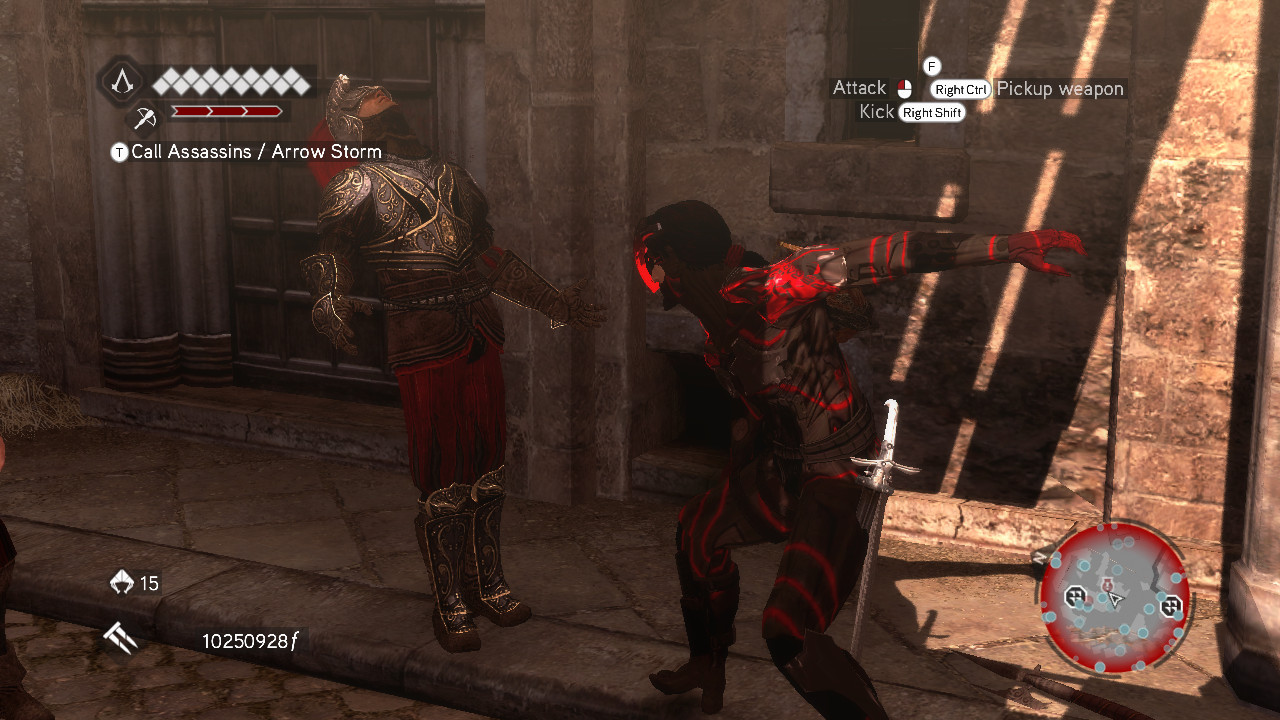Click the Pickup weapon text
Image resolution: width=1280 pixels, height=720 pixels.
point(1059,90)
